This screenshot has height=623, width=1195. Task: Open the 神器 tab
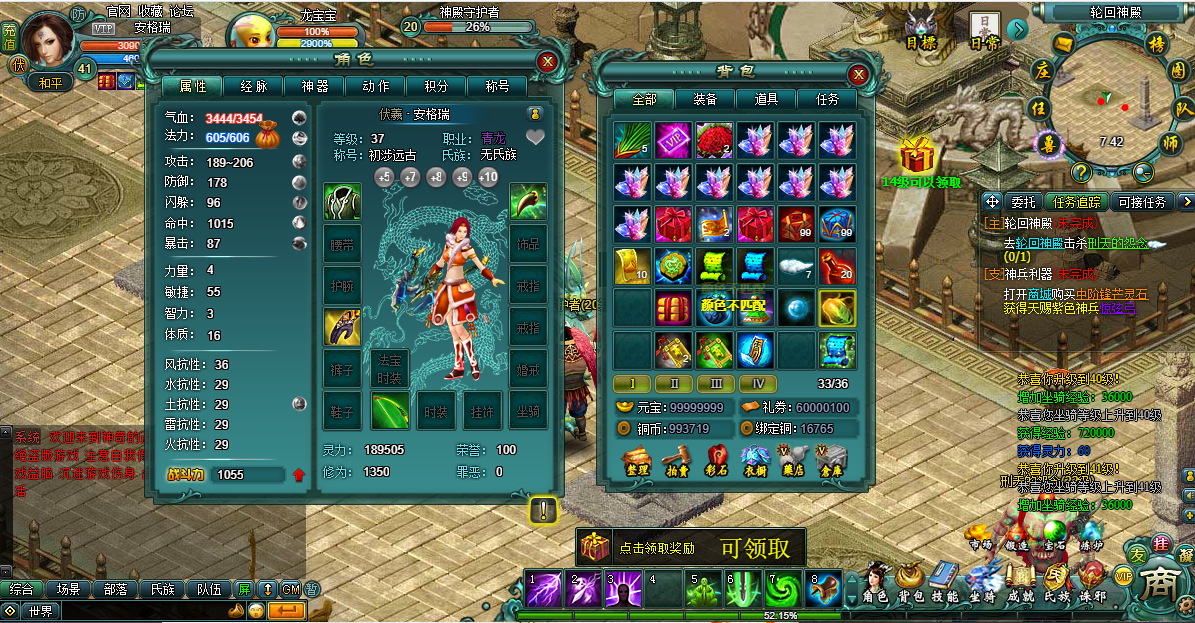point(315,87)
